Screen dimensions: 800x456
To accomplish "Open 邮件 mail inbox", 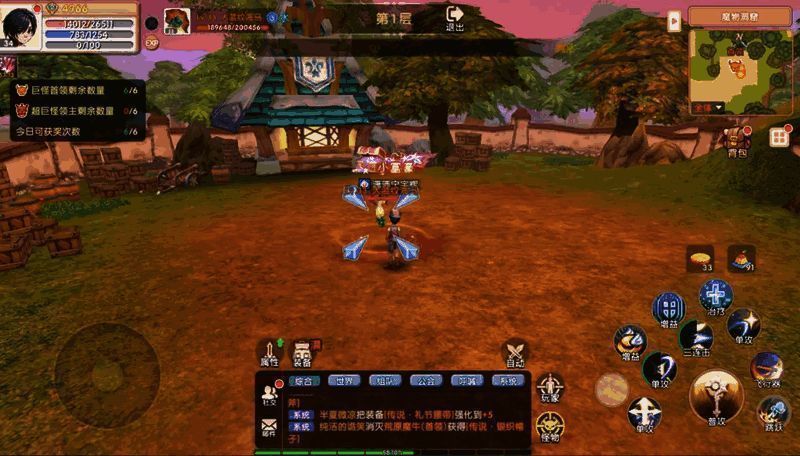I will [269, 429].
